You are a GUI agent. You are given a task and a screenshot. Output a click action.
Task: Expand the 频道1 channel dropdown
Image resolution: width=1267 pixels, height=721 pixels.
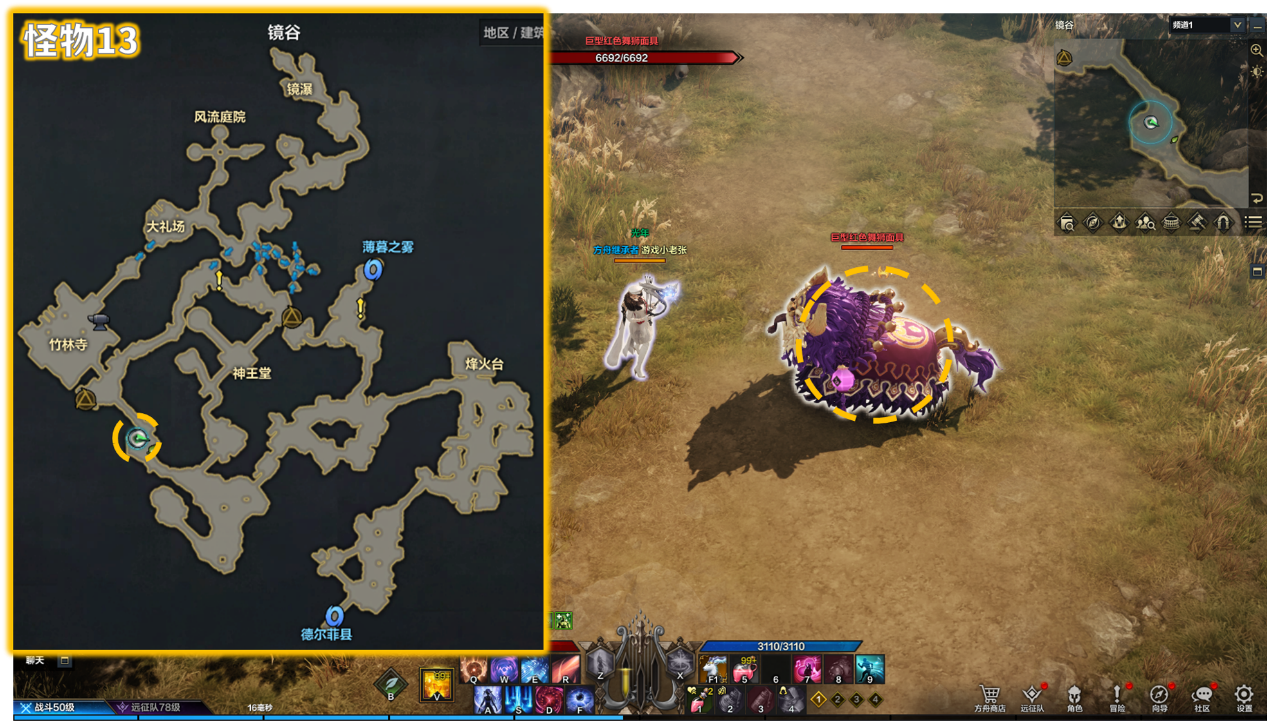click(x=1238, y=25)
